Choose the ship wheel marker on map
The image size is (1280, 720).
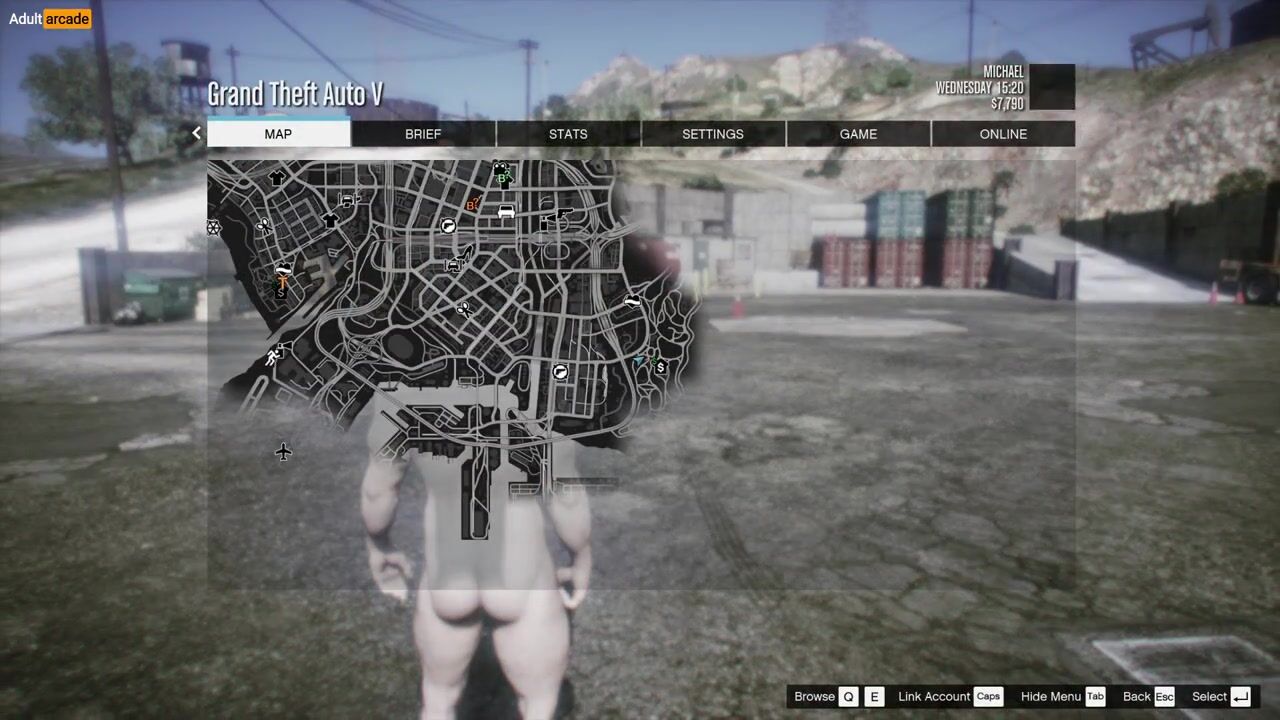point(213,228)
